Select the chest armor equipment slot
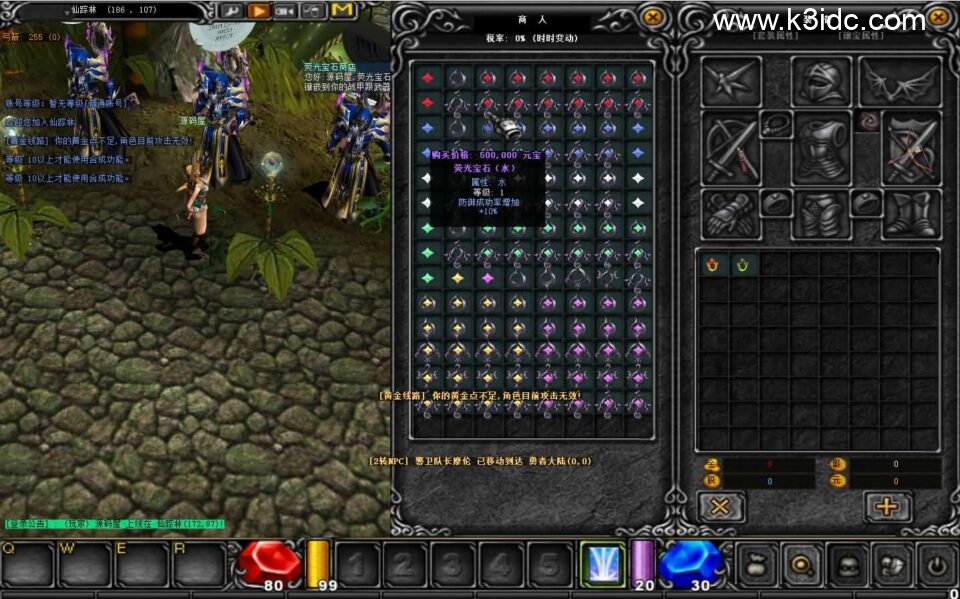 [821, 148]
